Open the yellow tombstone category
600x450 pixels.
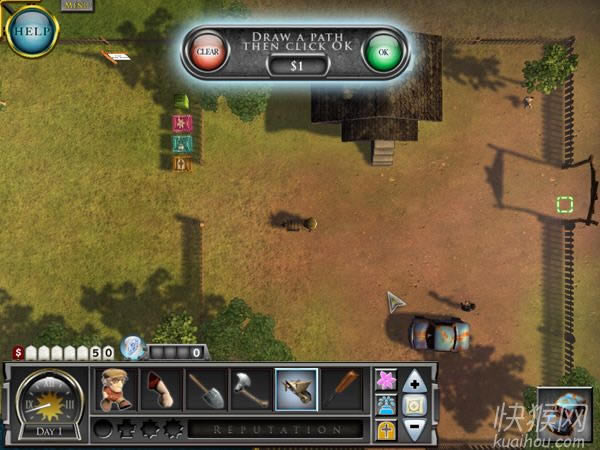click(386, 429)
